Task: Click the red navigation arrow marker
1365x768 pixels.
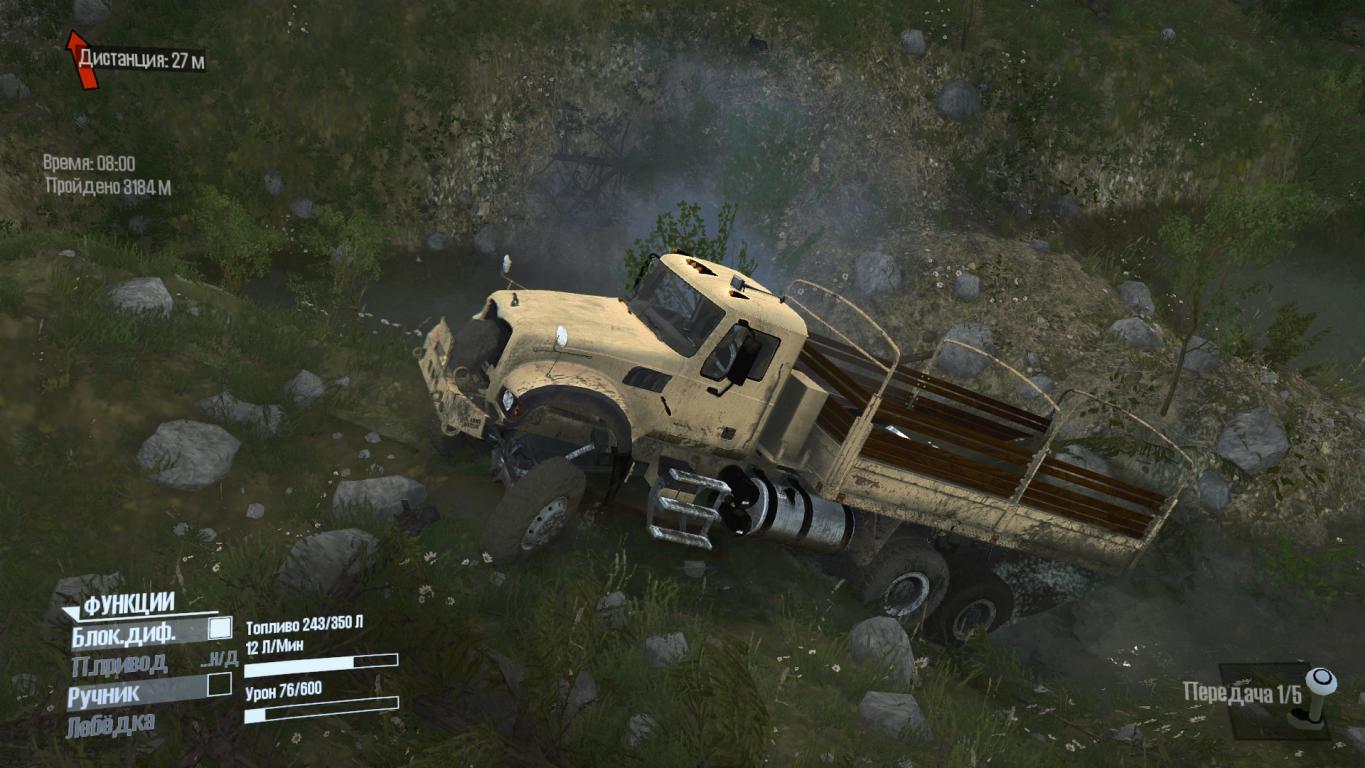Action: point(81,59)
